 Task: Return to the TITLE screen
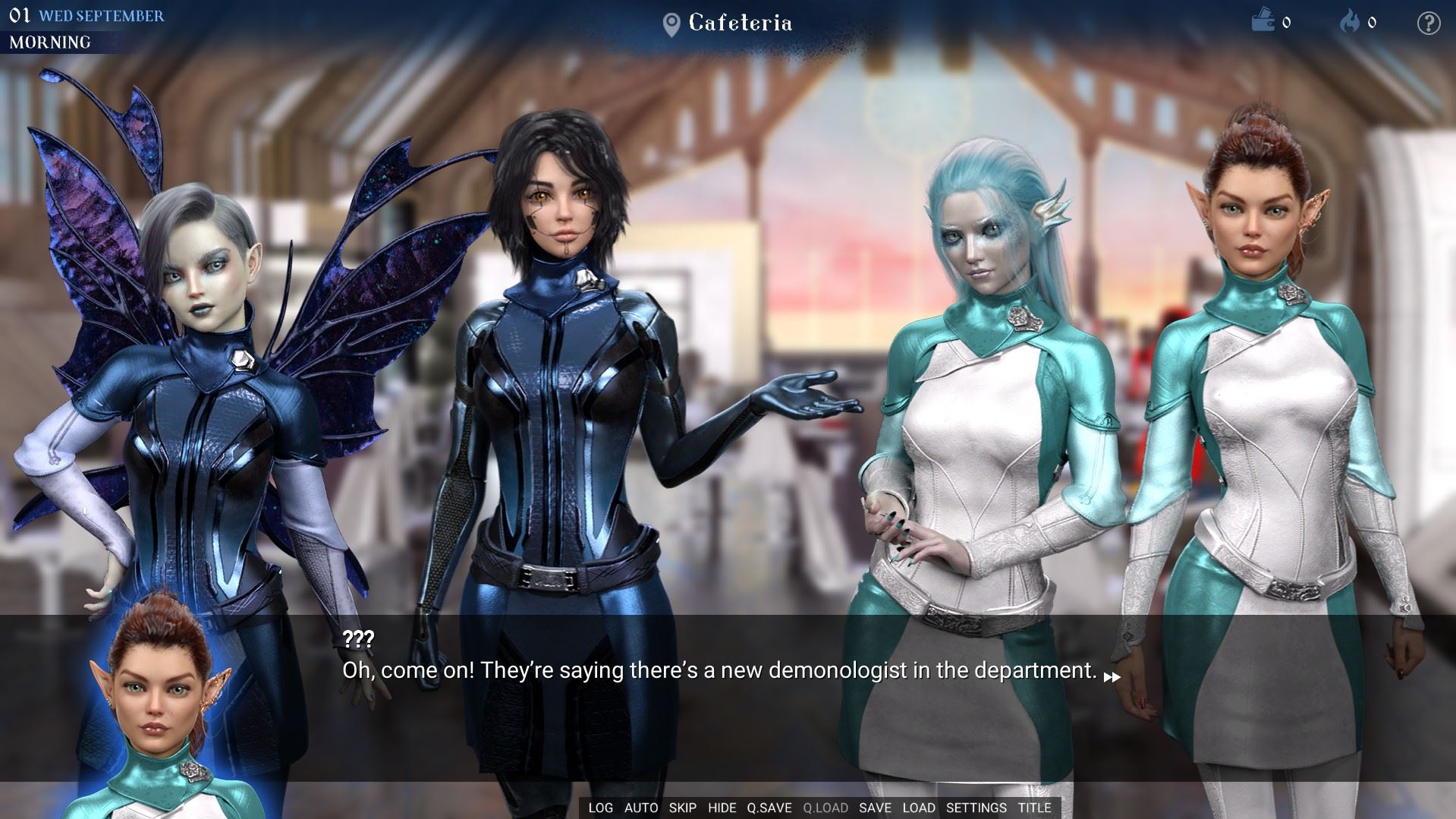[x=1034, y=808]
